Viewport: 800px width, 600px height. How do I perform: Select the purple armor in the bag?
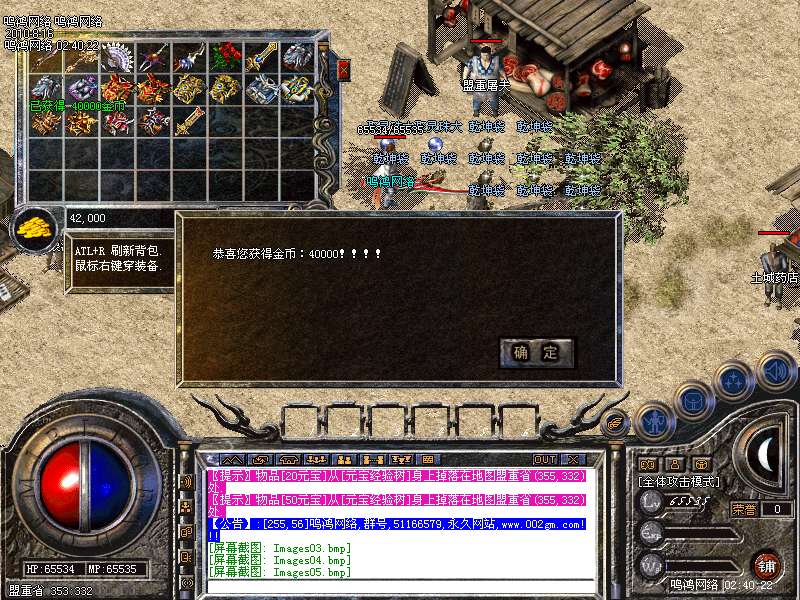tap(81, 89)
